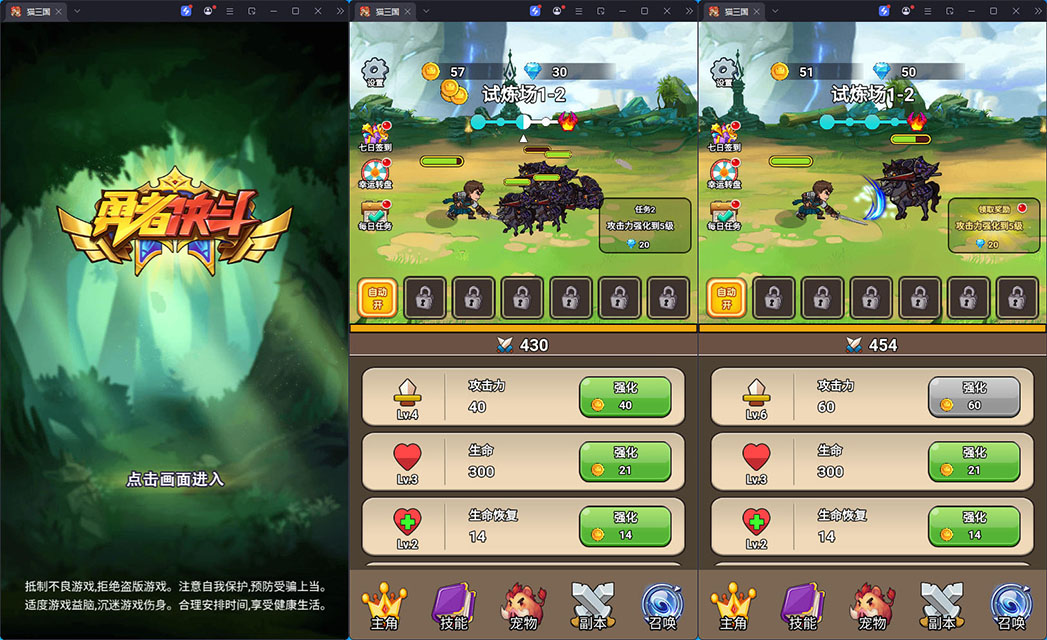Open 设置 gear beside the 51 coin counter
This screenshot has height=640, width=1047.
(x=724, y=73)
